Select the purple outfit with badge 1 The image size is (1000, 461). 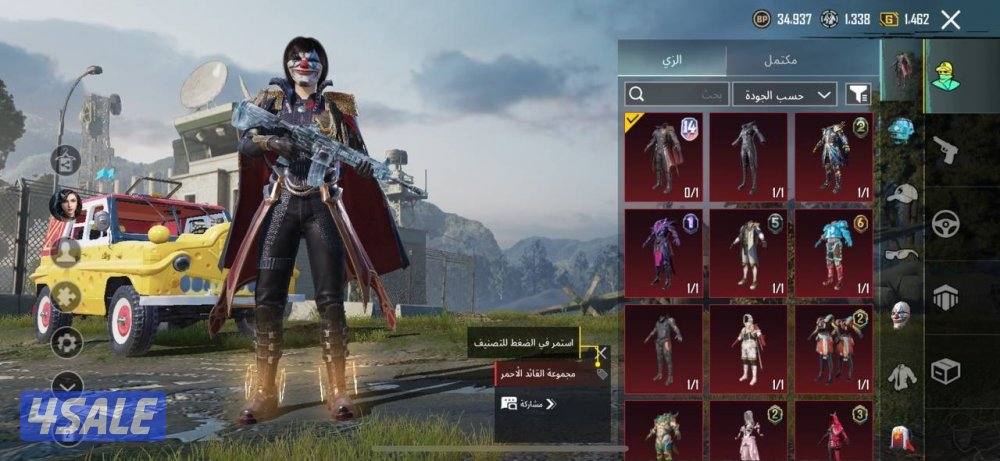tap(663, 252)
